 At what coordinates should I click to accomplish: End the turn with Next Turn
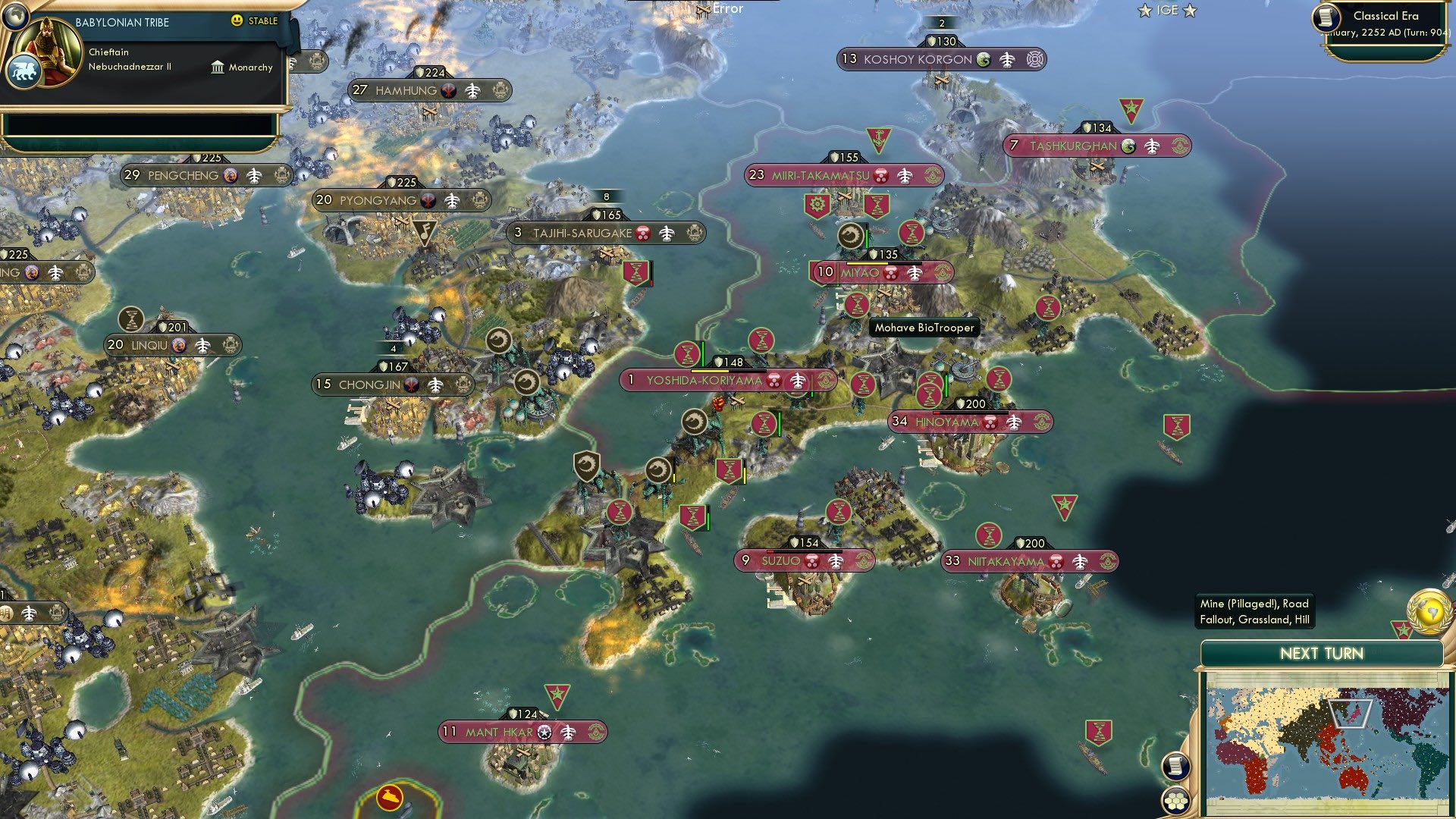1321,654
